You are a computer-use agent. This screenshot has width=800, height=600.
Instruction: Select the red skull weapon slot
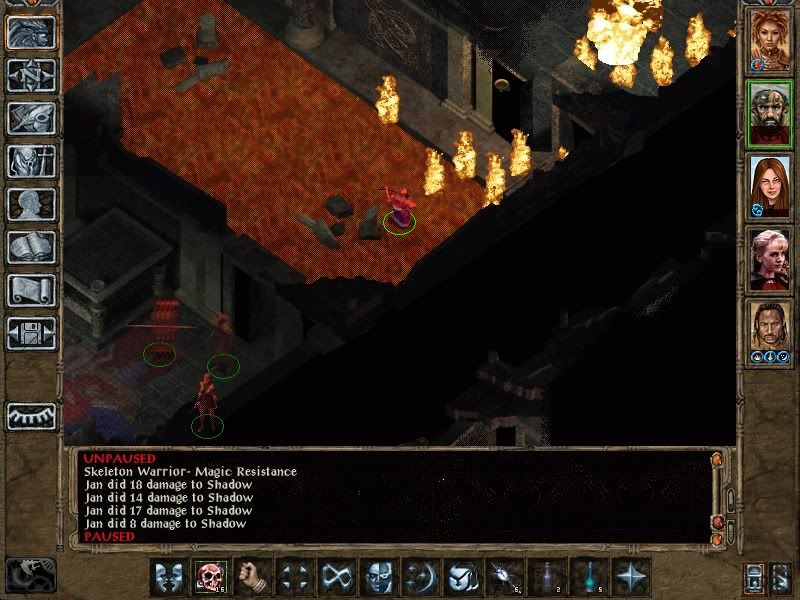(x=211, y=577)
